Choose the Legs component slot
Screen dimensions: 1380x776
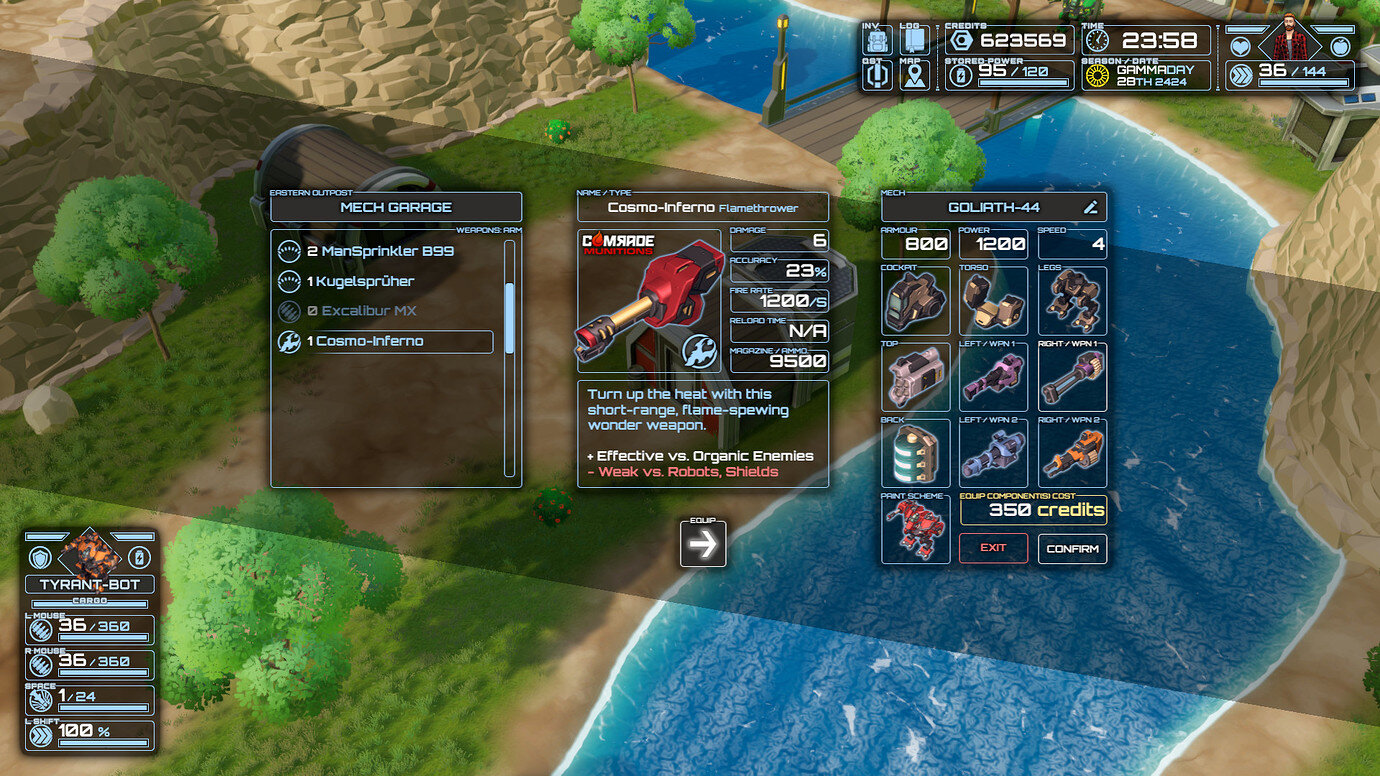(1072, 301)
